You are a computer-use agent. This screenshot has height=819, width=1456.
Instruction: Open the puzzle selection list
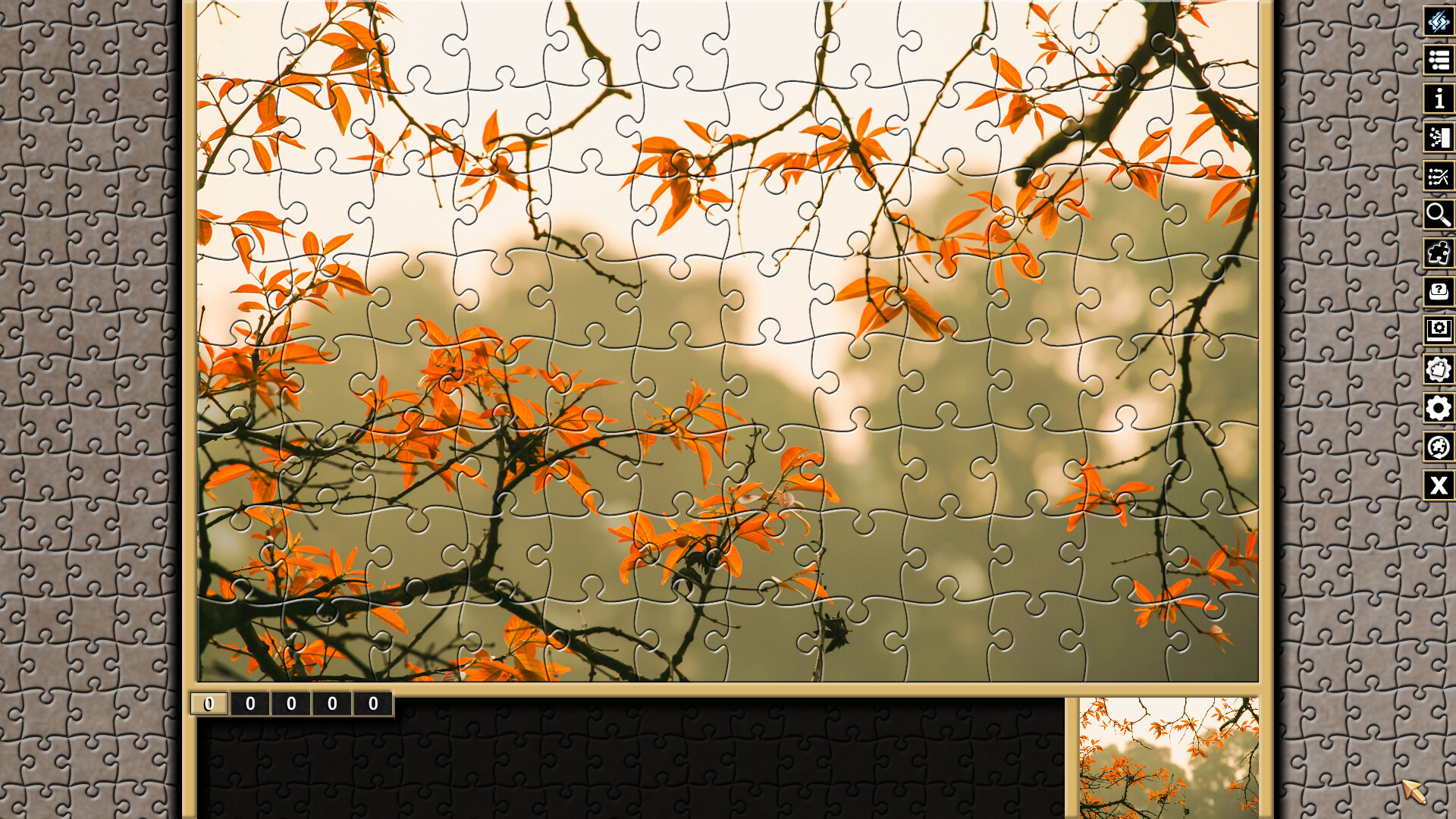[x=1439, y=61]
